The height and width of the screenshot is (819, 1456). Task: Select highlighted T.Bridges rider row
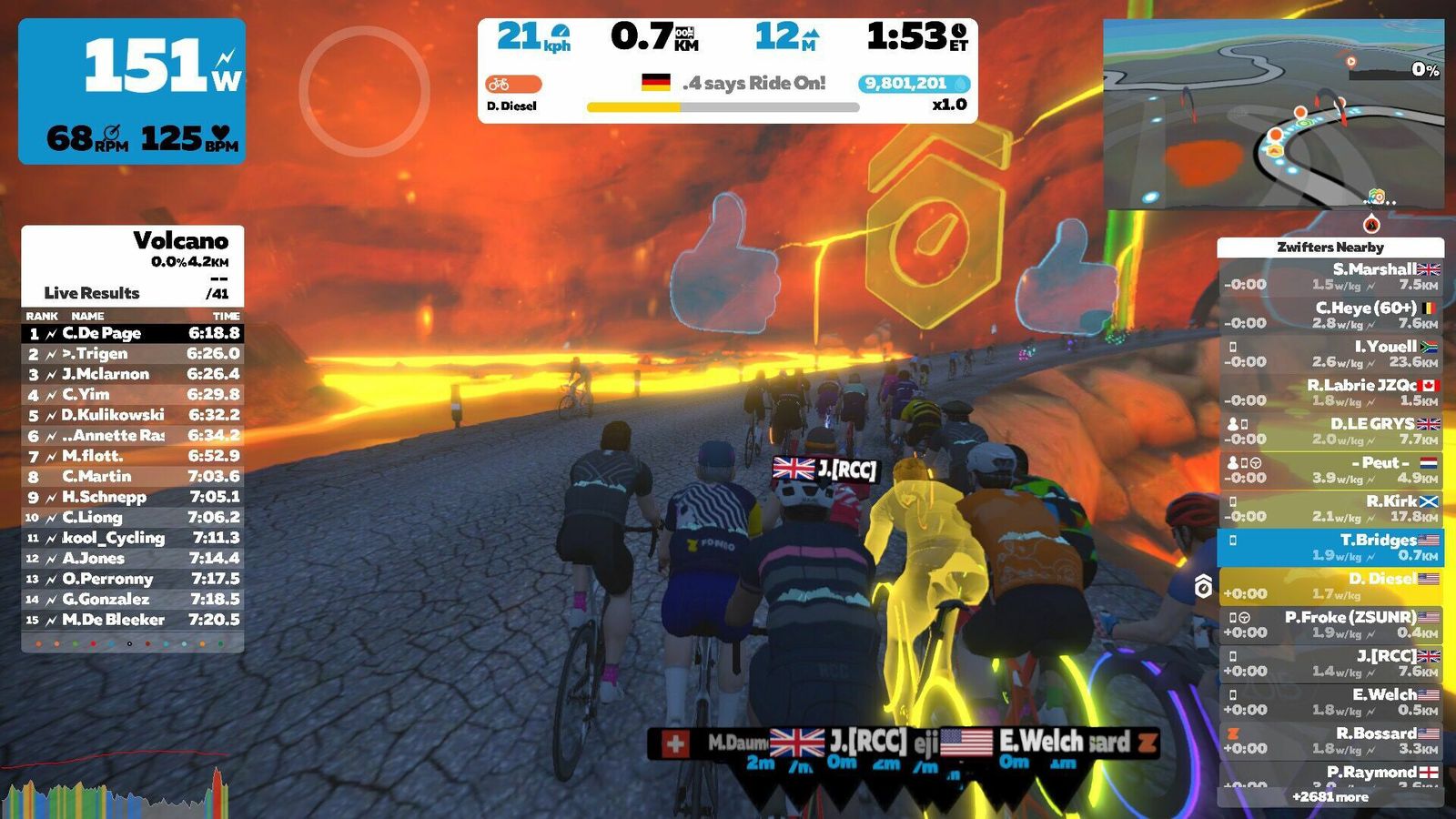coord(1330,547)
